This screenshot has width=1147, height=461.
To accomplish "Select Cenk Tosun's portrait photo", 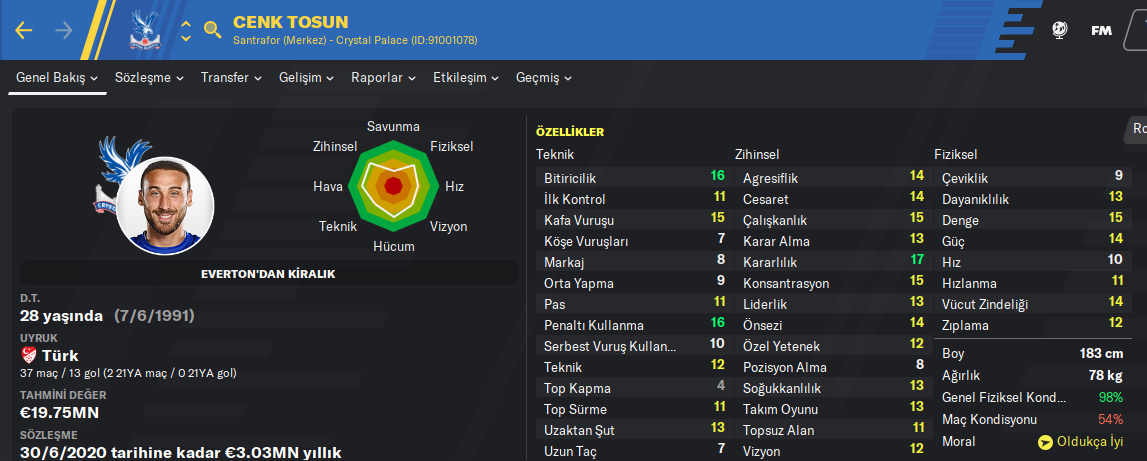I will tap(165, 205).
